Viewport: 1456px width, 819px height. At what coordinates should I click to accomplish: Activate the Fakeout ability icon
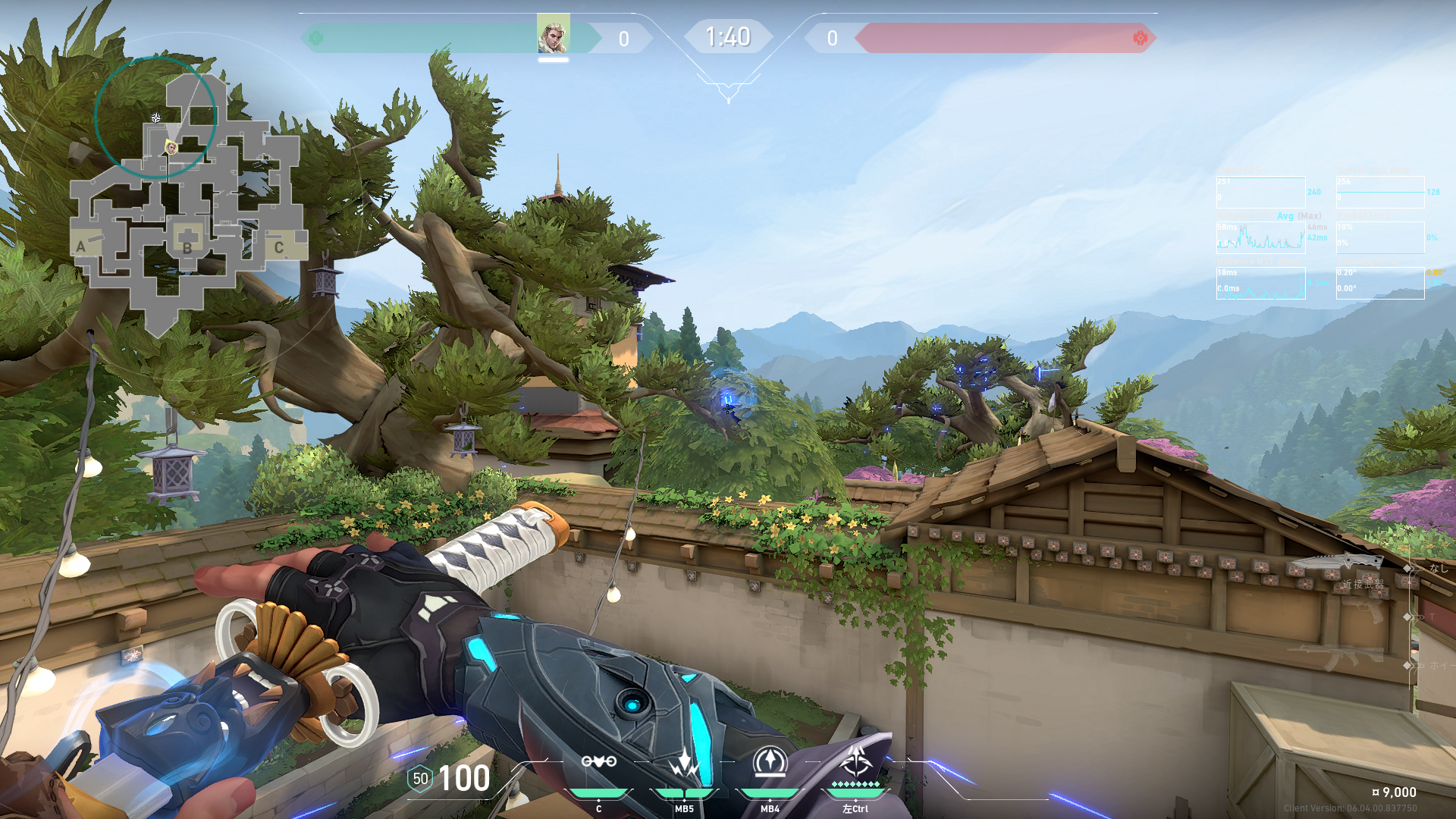[x=598, y=761]
